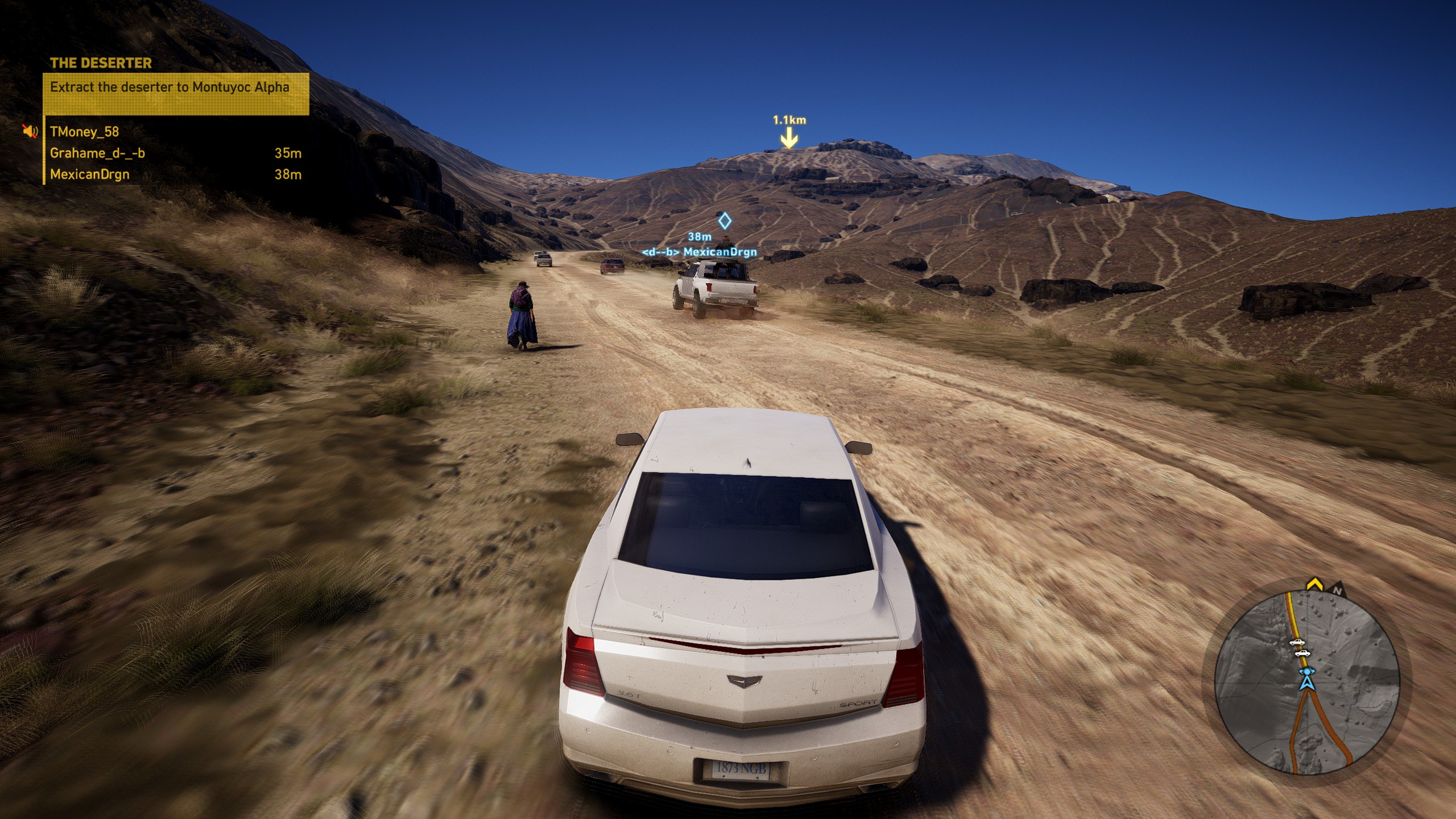Click the N compass marker on minimap
The image size is (1456, 819).
pyautogui.click(x=1337, y=591)
